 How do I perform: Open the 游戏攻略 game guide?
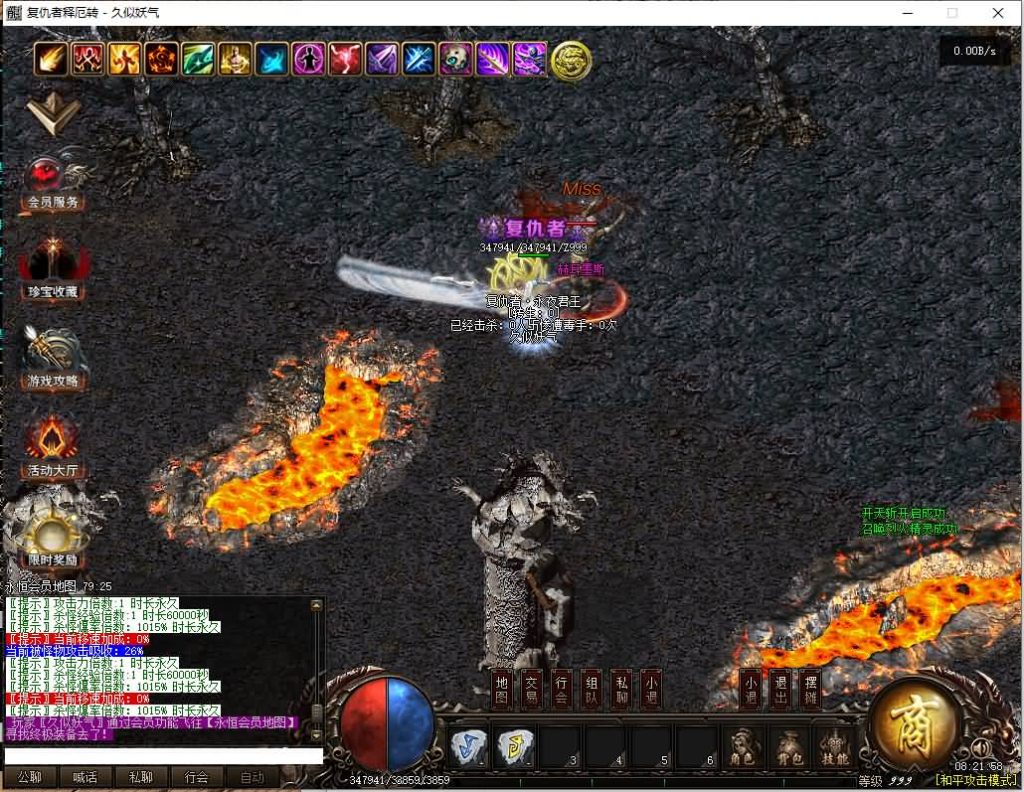click(53, 358)
